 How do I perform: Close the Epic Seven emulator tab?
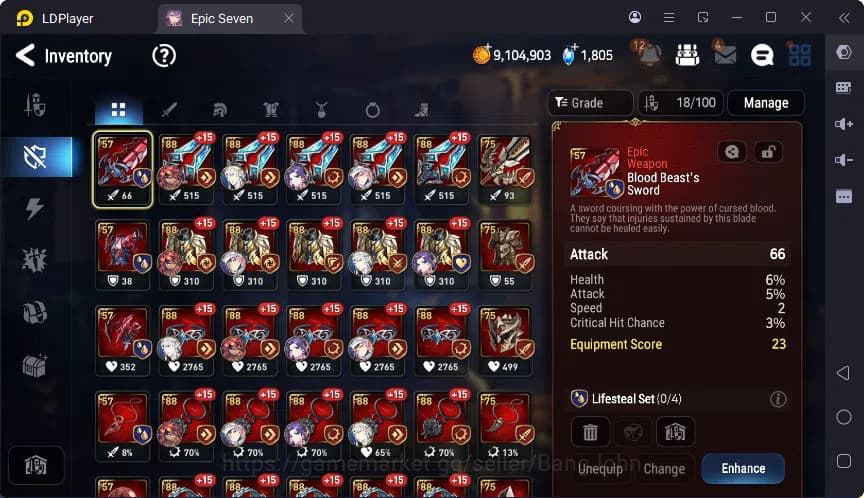pyautogui.click(x=289, y=18)
